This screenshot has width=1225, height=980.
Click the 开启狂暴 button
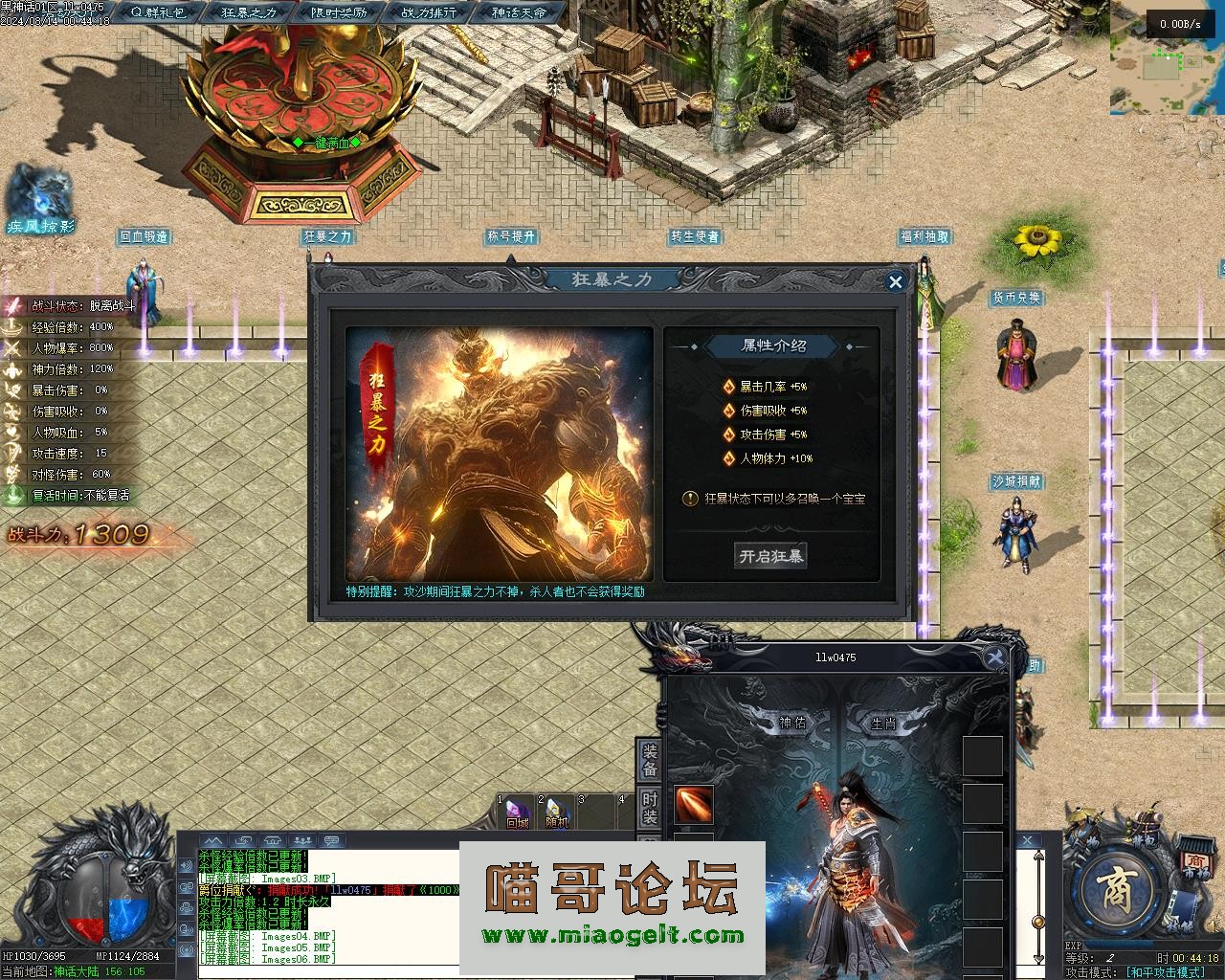click(x=770, y=556)
